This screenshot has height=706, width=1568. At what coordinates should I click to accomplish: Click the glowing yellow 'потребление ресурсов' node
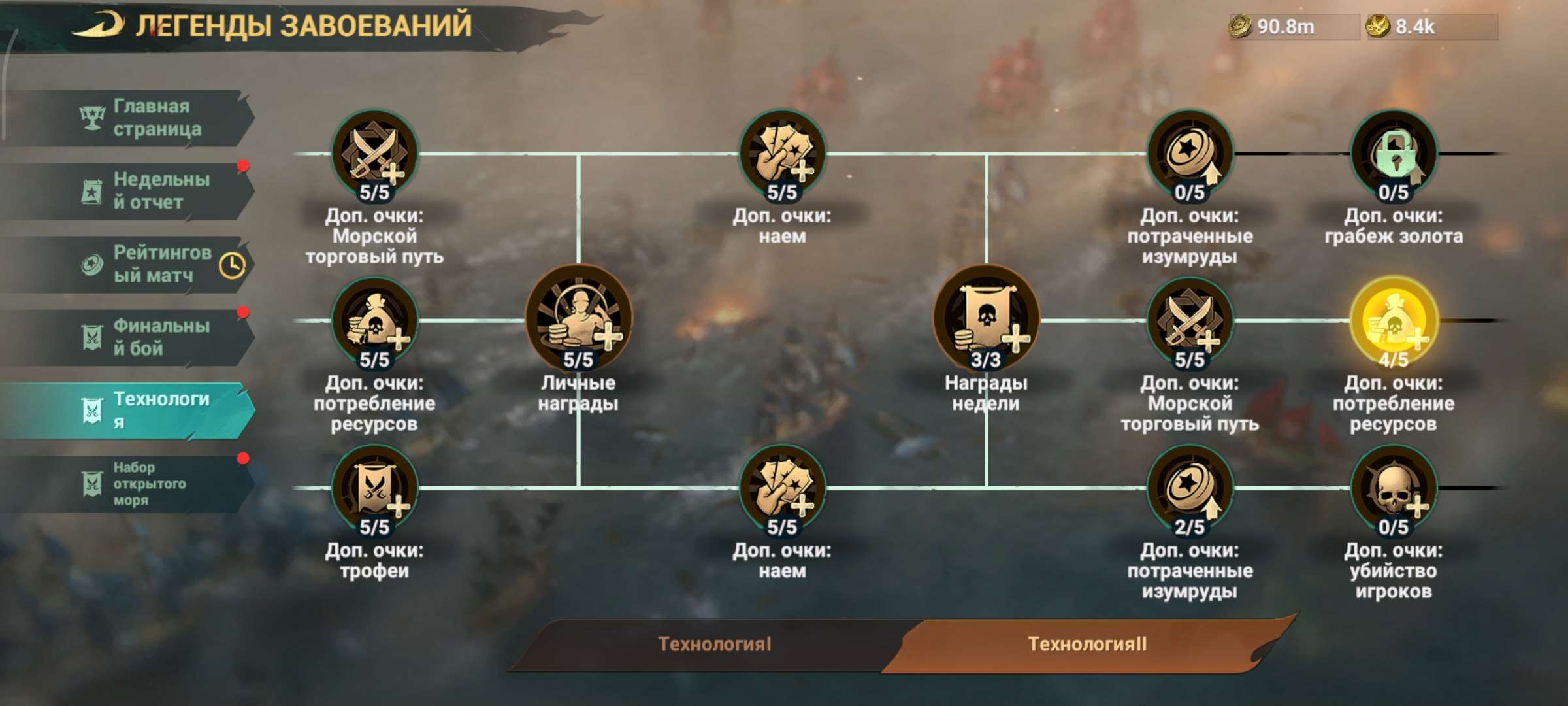pos(1395,320)
